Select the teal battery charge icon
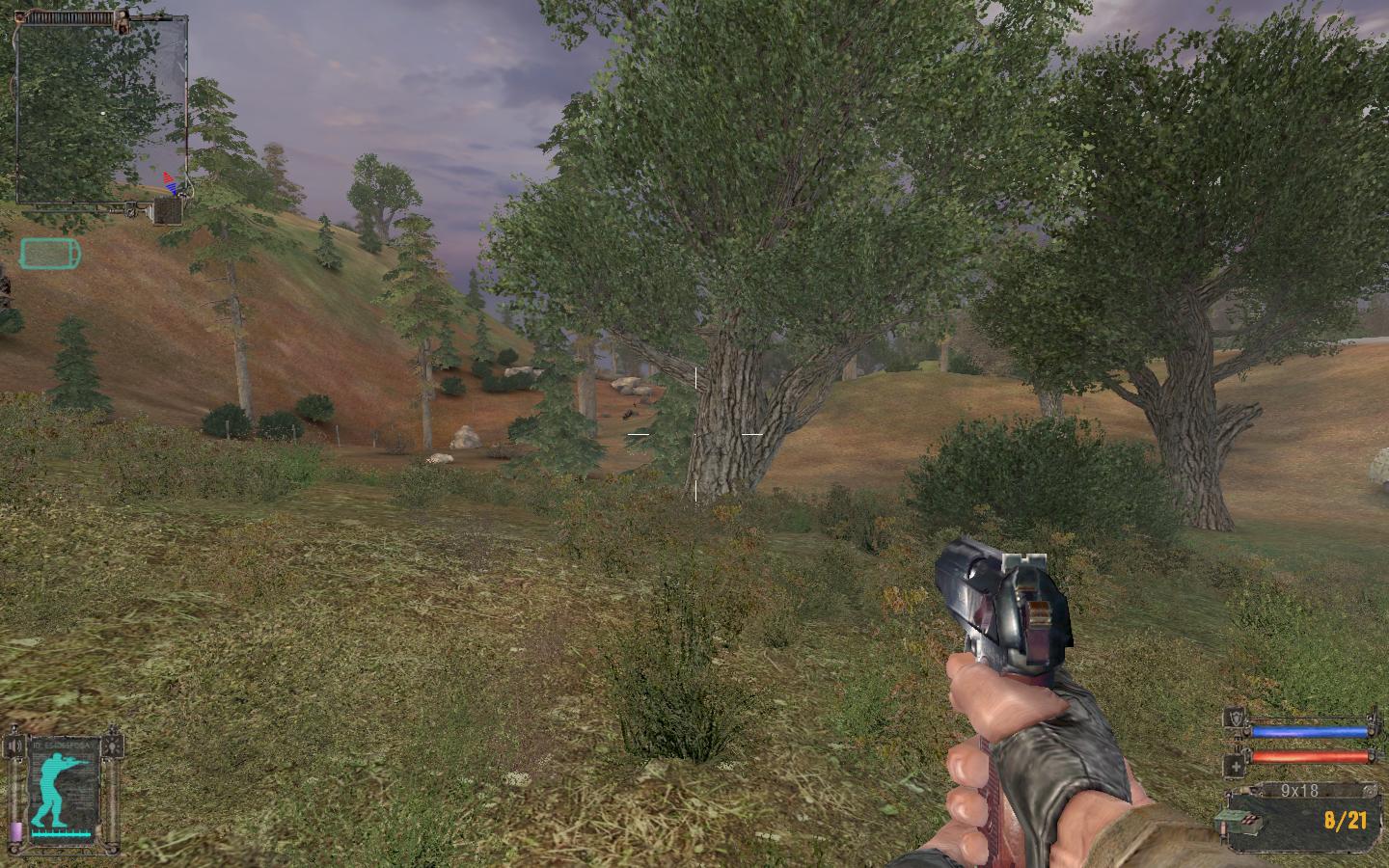 click(x=50, y=254)
